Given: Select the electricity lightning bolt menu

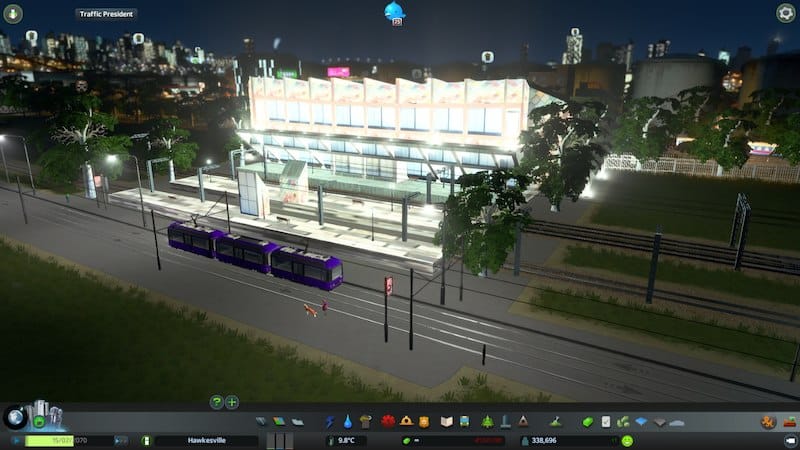Looking at the screenshot, I should tap(330, 422).
